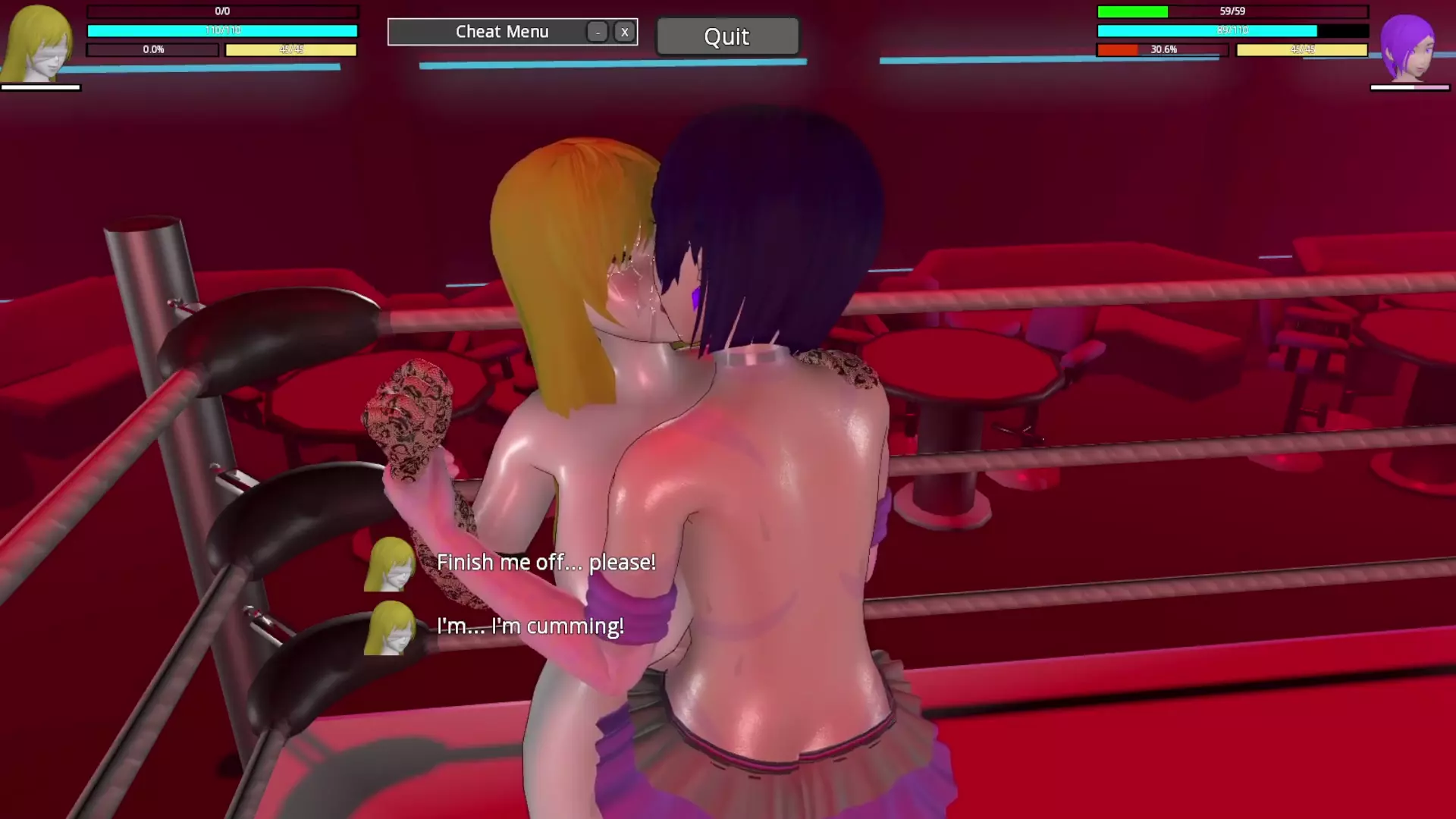Minimize the Cheat Menu panel
Viewport: 1456px width, 819px height.
click(598, 32)
